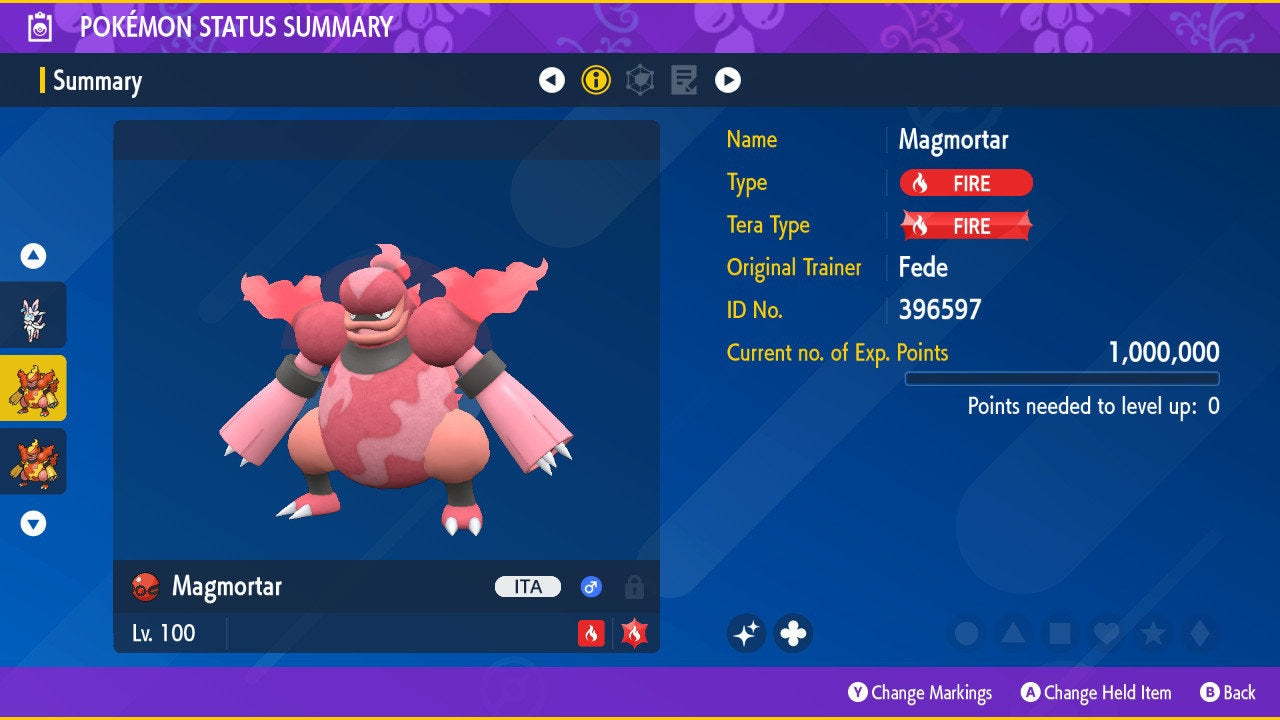
Task: Show the next Pokémon with the down arrow
Action: pyautogui.click(x=33, y=523)
